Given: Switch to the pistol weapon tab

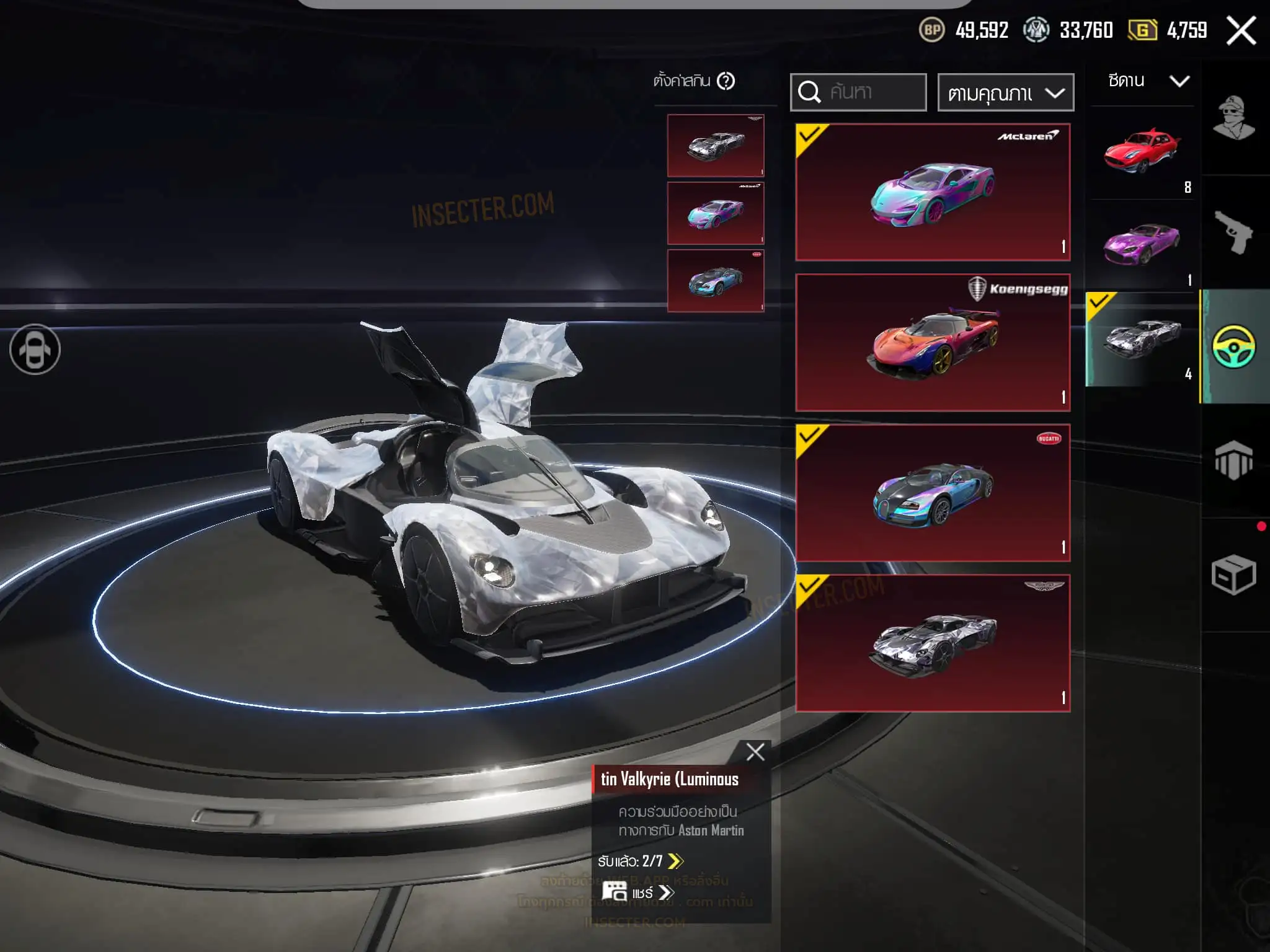Looking at the screenshot, I should (1234, 232).
